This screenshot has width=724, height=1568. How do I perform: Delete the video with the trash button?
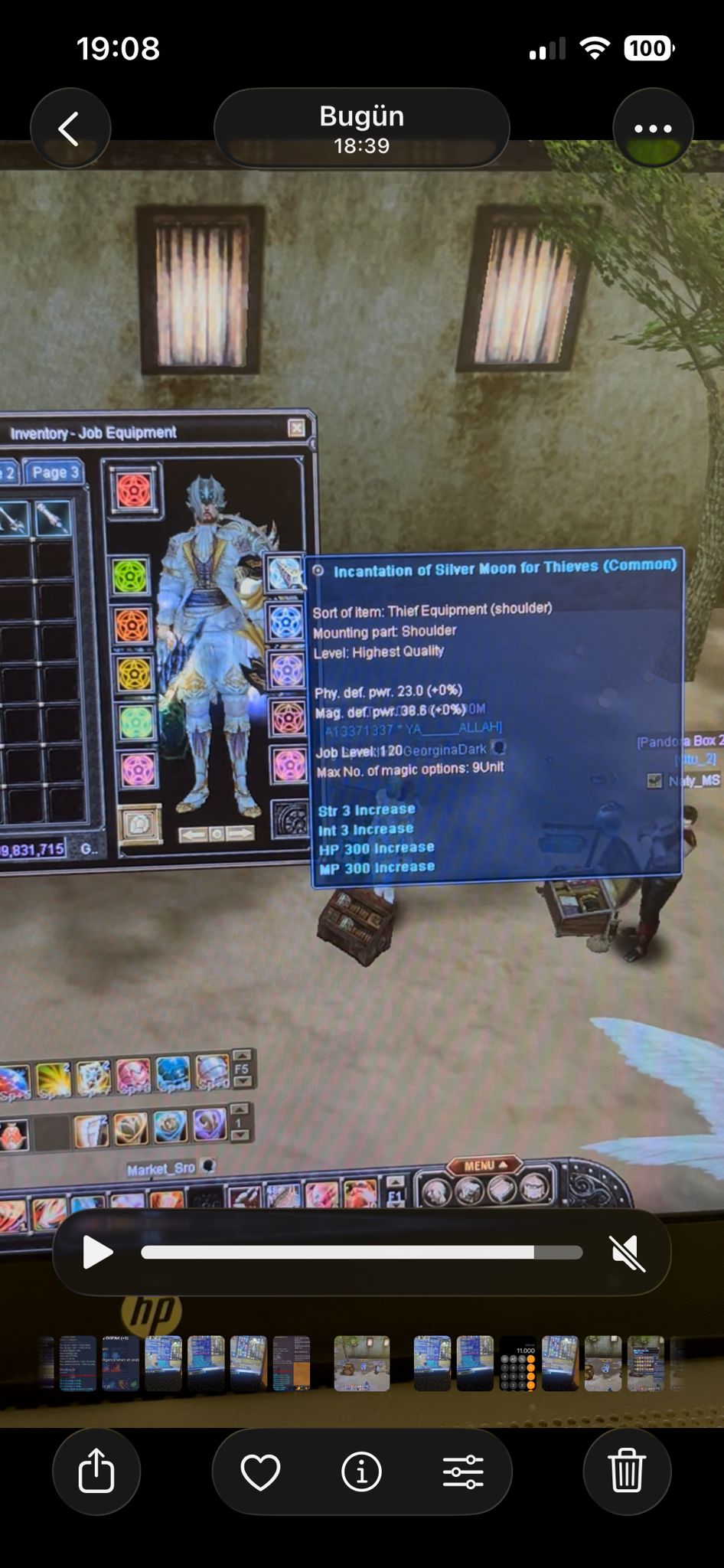(x=627, y=1471)
